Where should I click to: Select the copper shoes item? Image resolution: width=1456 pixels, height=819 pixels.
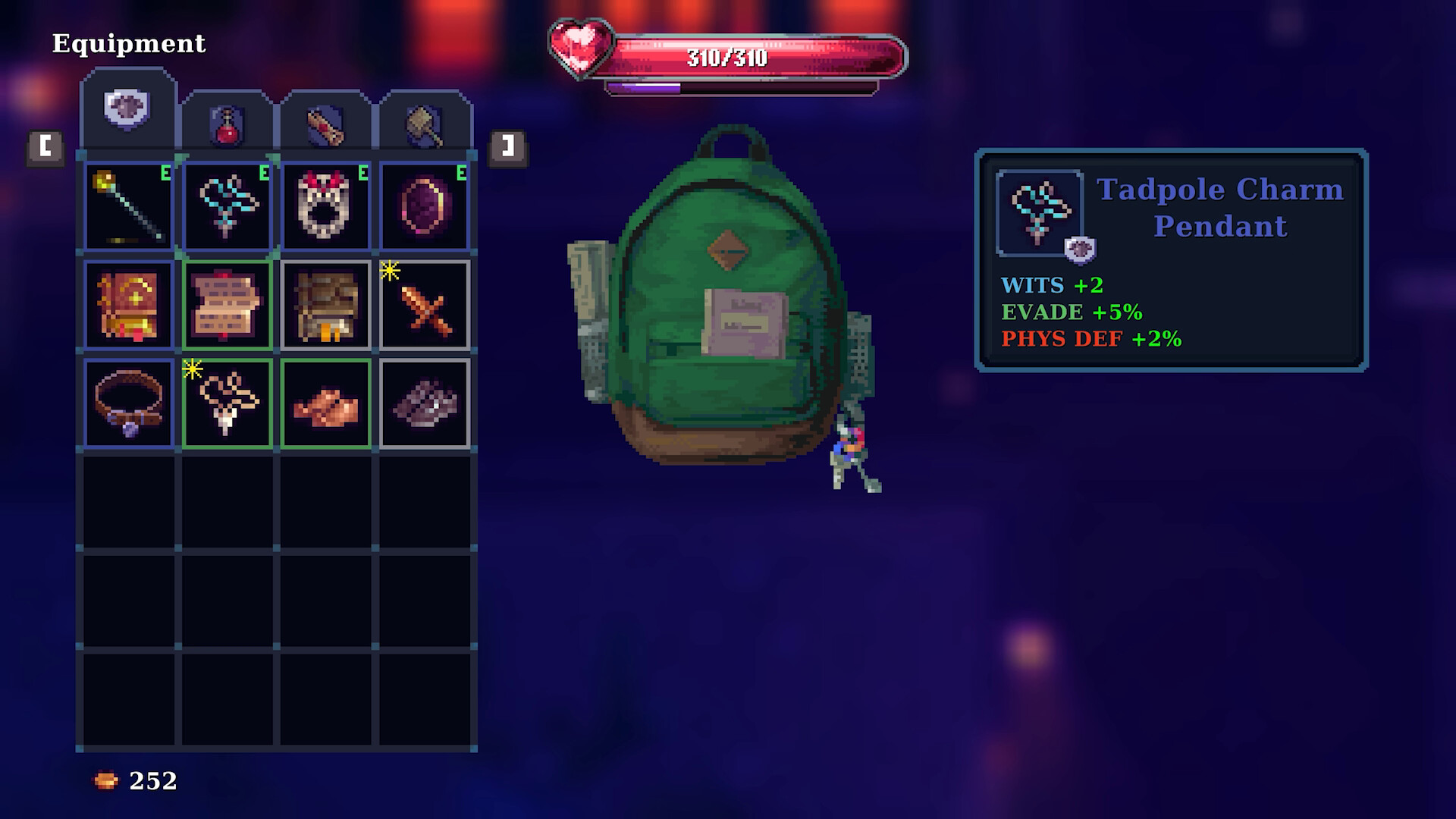coord(328,405)
